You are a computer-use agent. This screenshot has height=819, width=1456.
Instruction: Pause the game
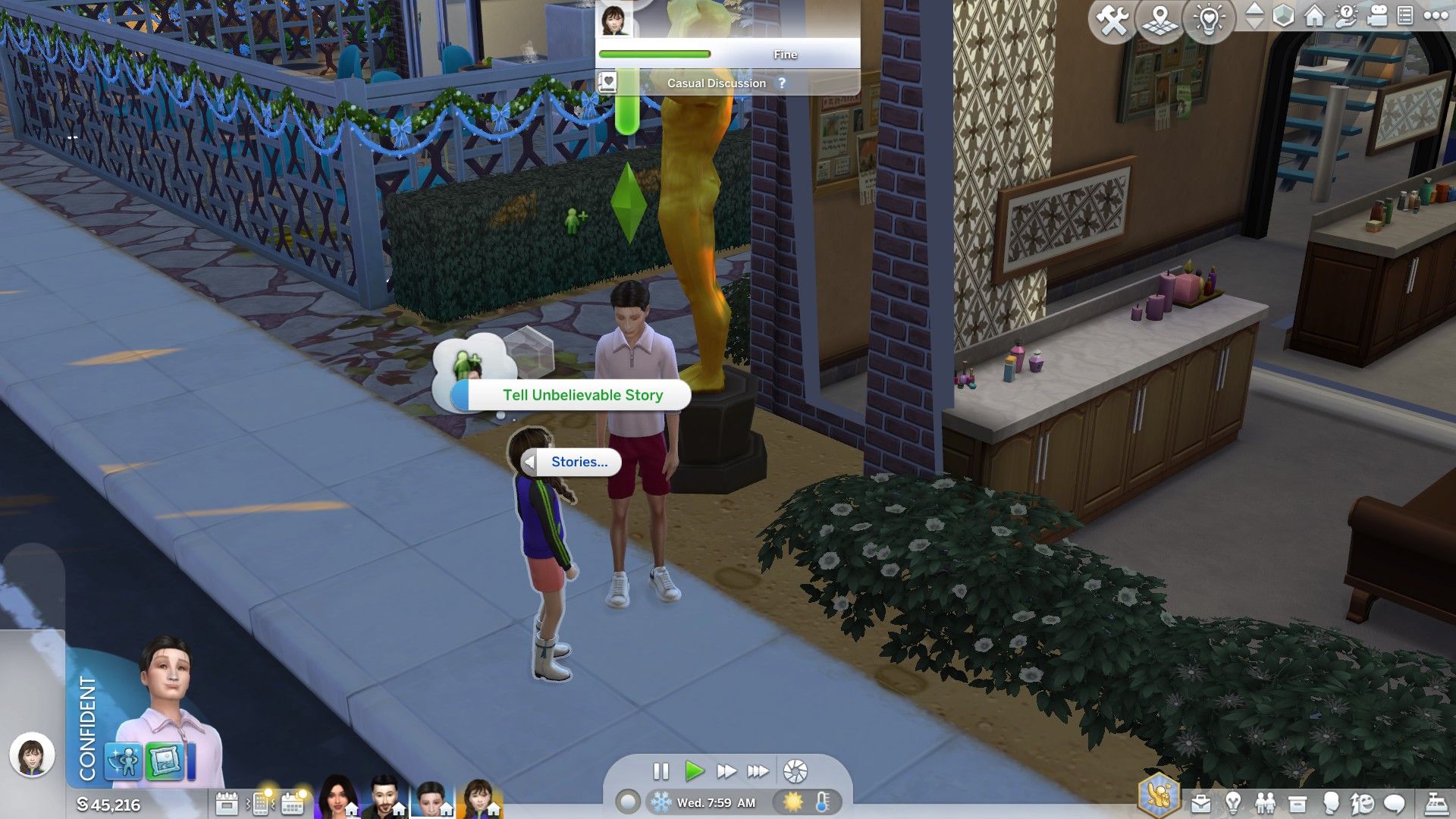click(661, 771)
